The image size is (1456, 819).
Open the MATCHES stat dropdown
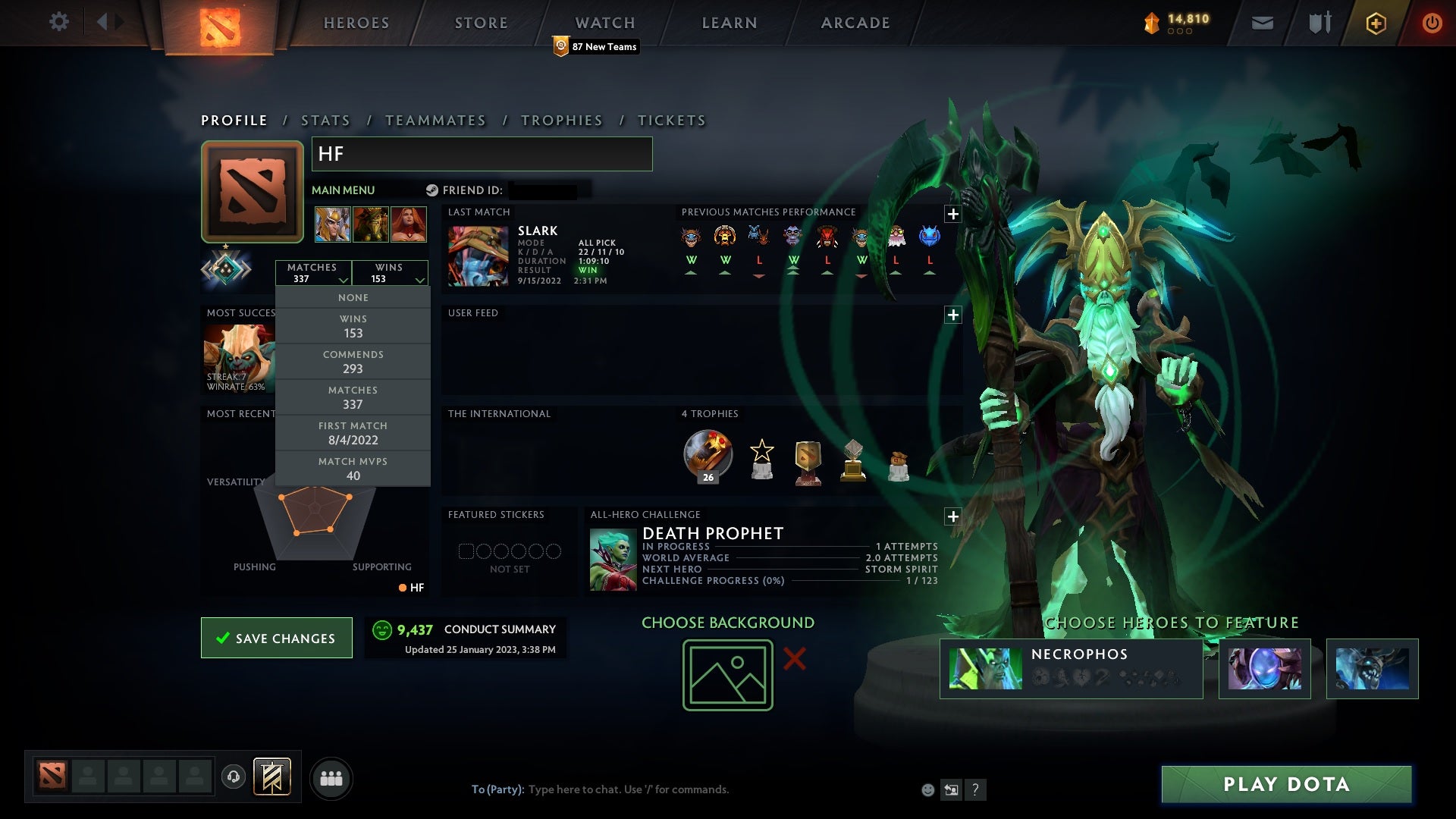coord(314,273)
